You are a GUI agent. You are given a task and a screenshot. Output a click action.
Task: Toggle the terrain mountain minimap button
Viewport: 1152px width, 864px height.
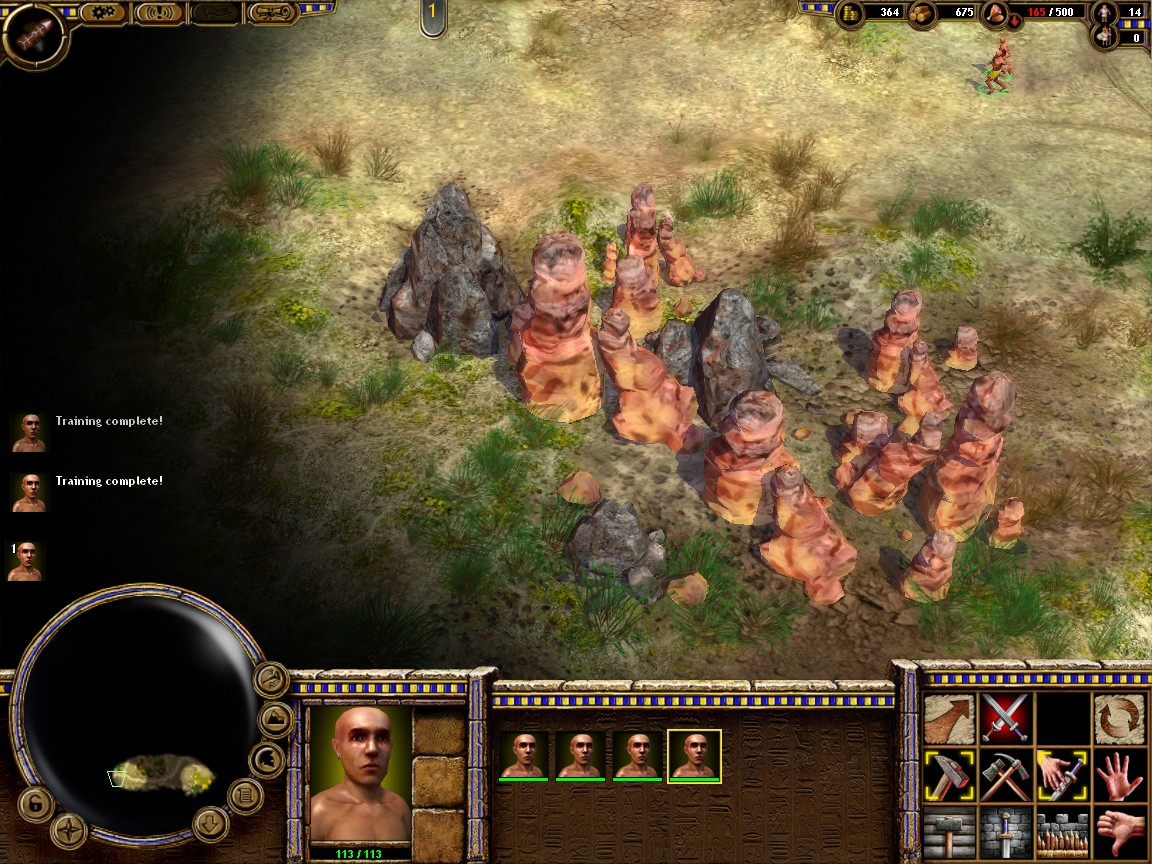[276, 719]
